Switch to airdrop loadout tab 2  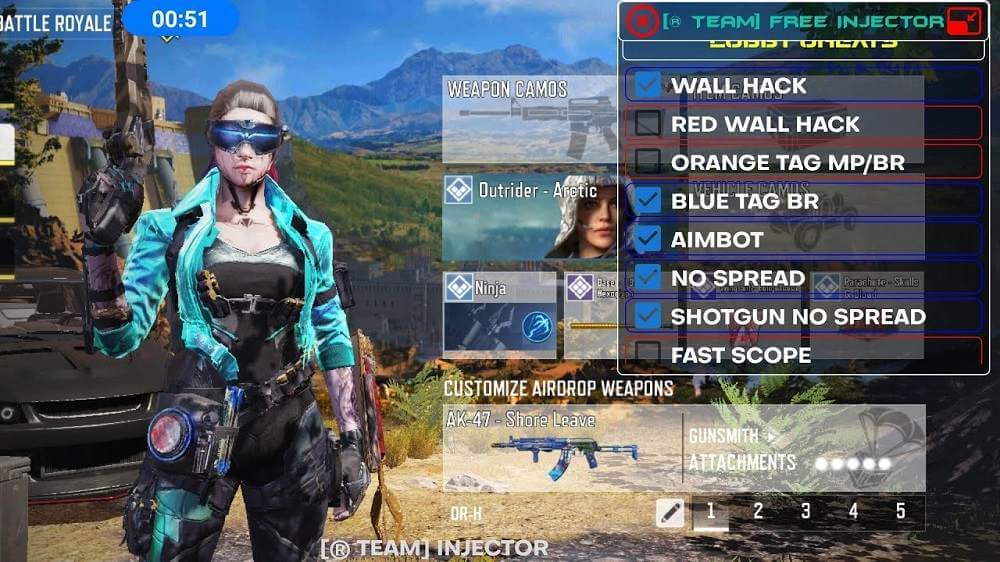[x=758, y=512]
